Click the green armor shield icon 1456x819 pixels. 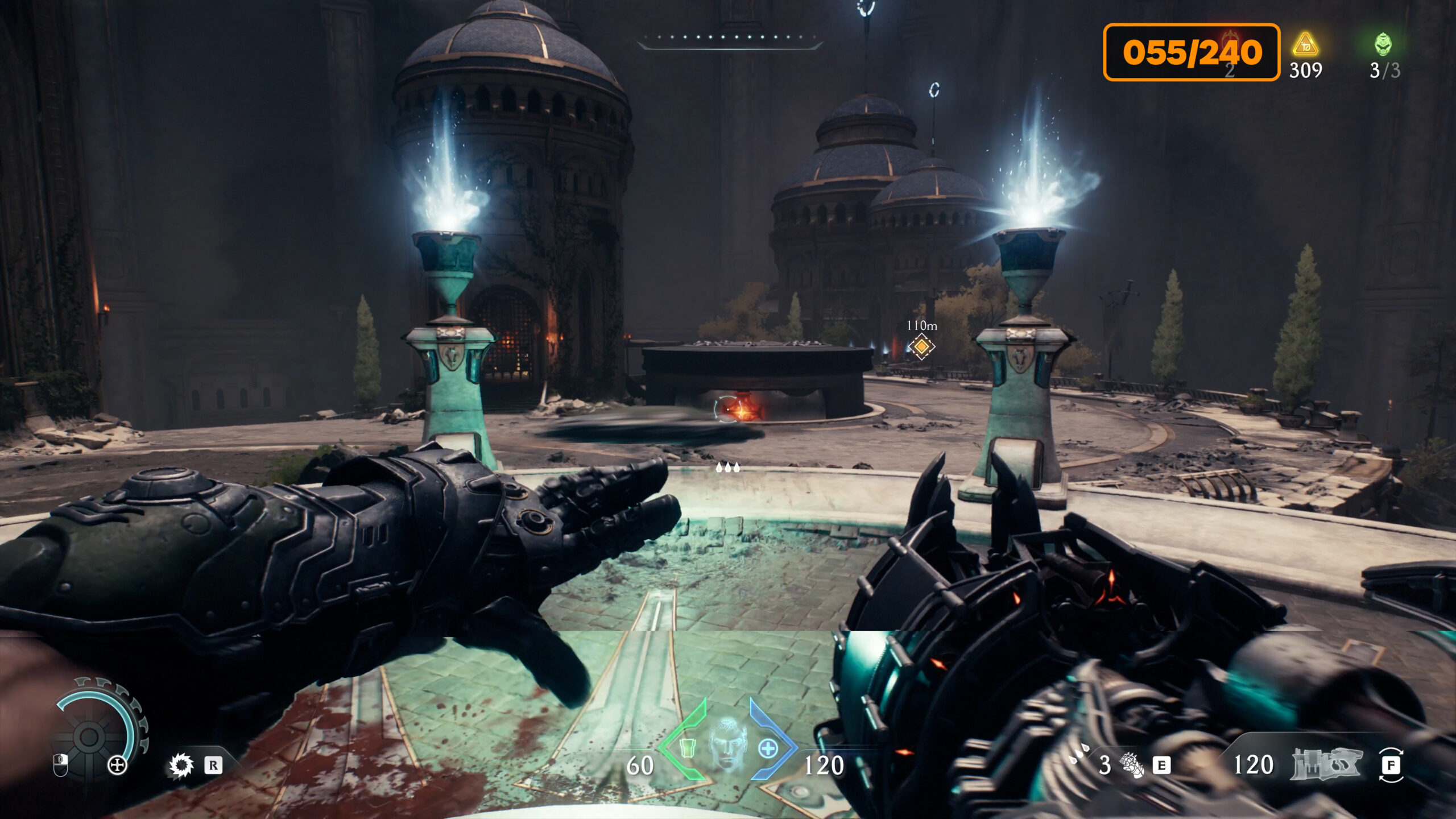click(x=687, y=748)
